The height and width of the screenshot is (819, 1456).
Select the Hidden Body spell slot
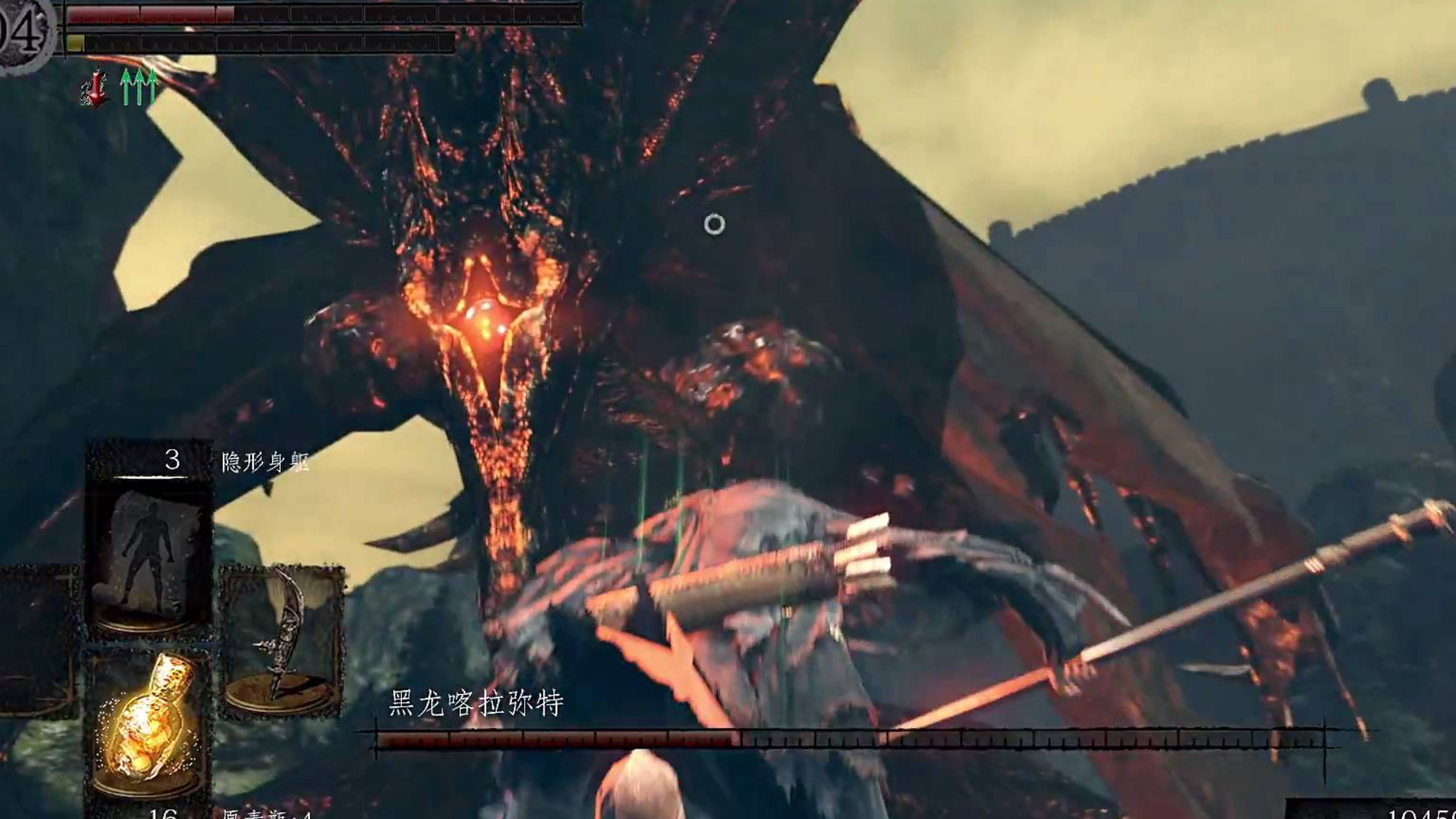[x=149, y=557]
